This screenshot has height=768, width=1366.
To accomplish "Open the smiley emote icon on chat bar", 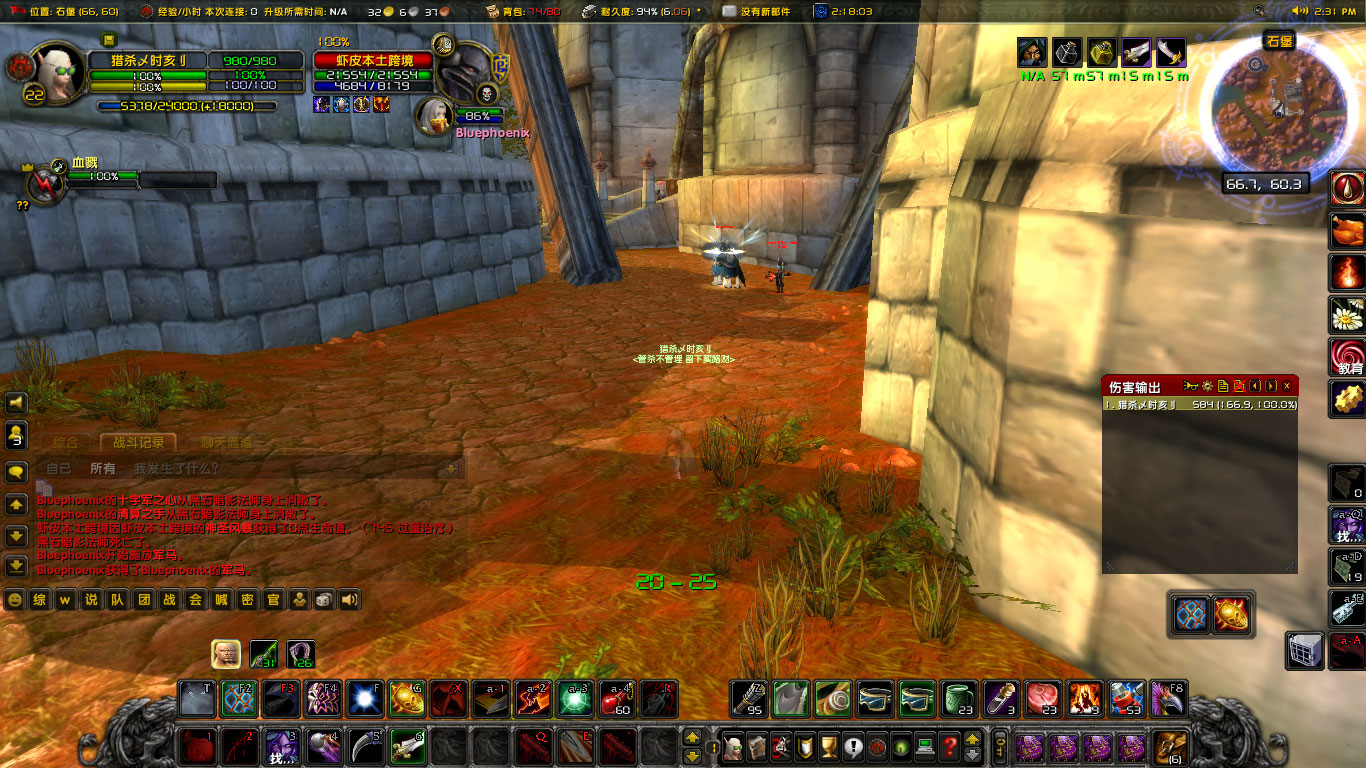I will pos(13,600).
